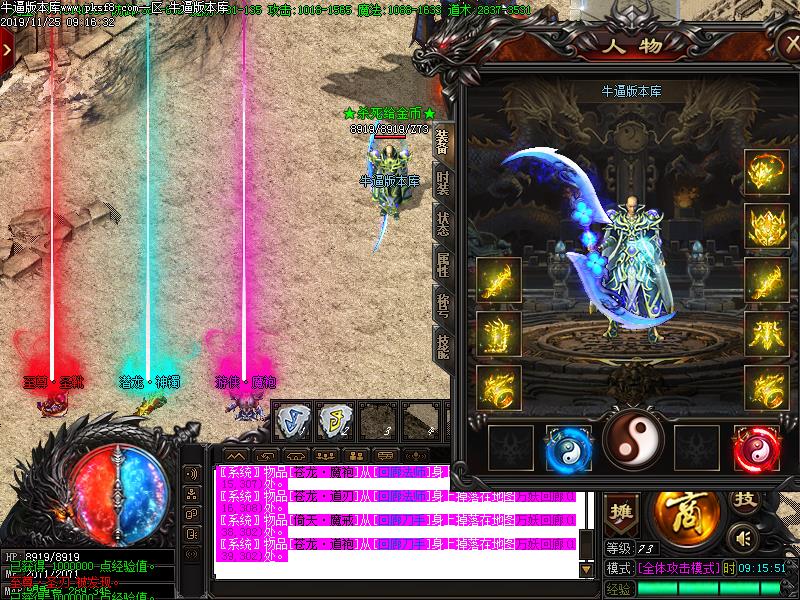Switch to the 称号 title tab

(x=443, y=303)
